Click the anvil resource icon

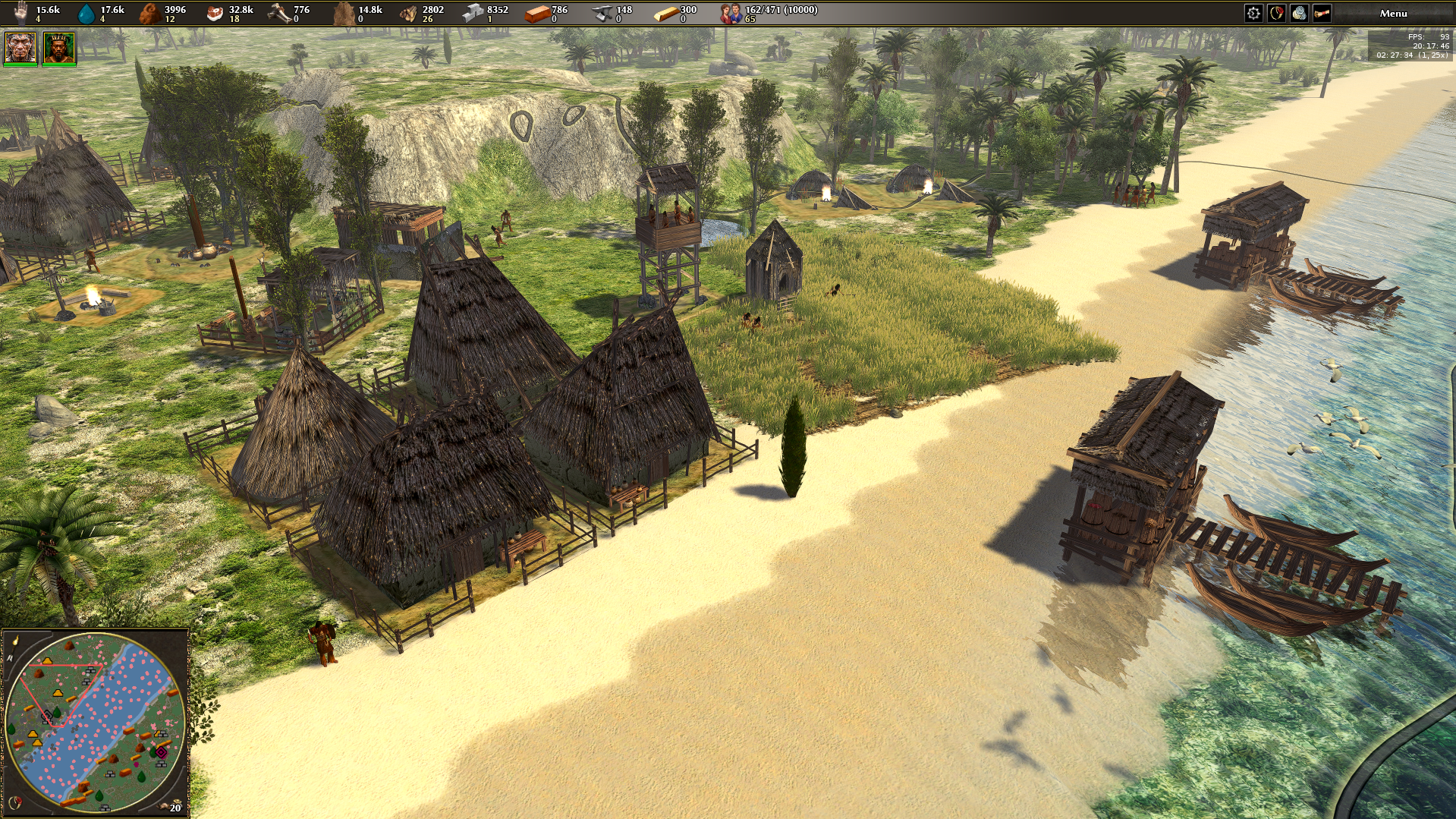(x=602, y=13)
